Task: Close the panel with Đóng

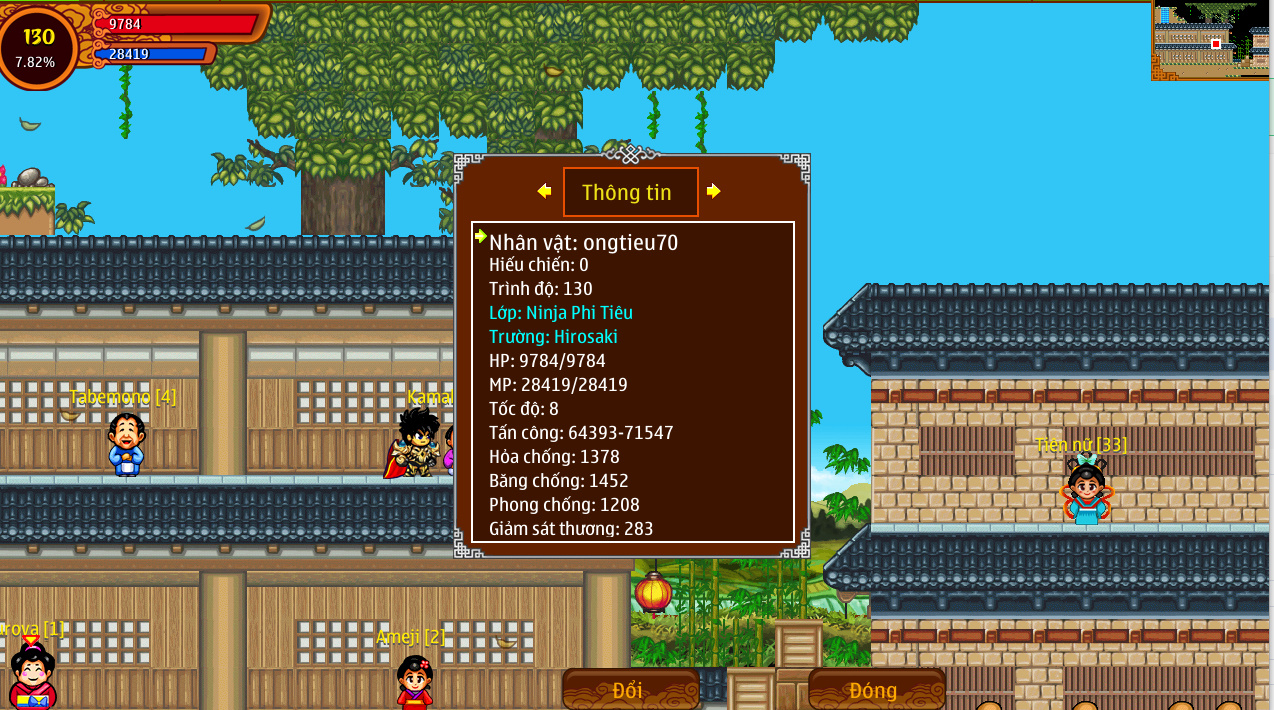Action: 875,689
